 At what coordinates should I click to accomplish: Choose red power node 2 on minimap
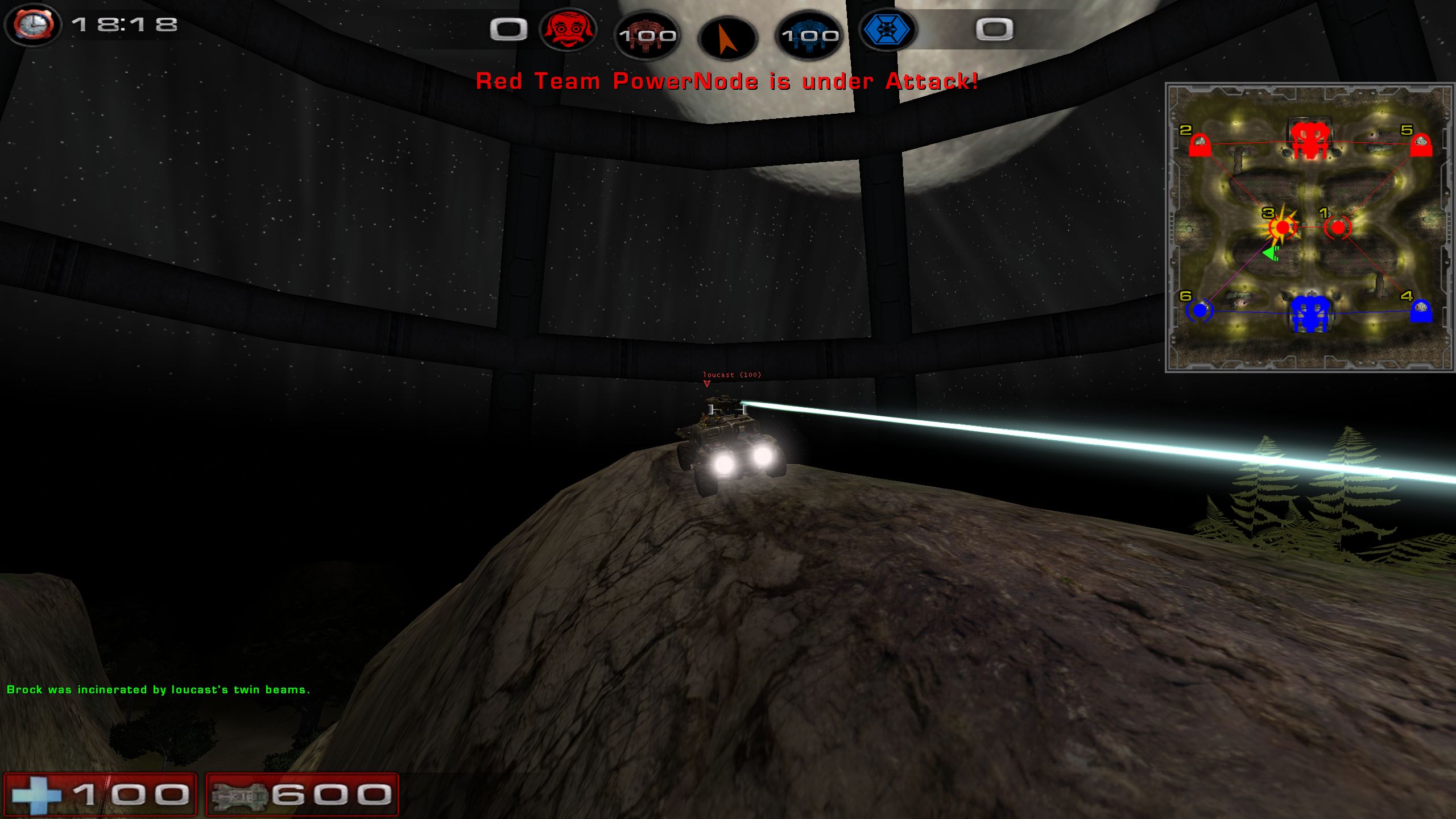pos(1199,145)
